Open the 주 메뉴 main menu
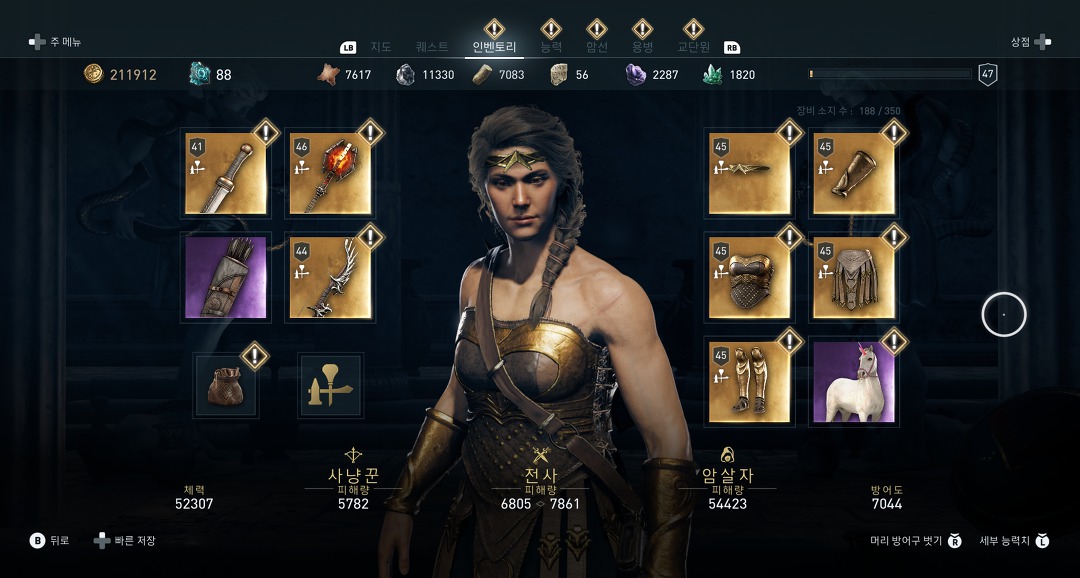The width and height of the screenshot is (1080, 578). (x=56, y=42)
